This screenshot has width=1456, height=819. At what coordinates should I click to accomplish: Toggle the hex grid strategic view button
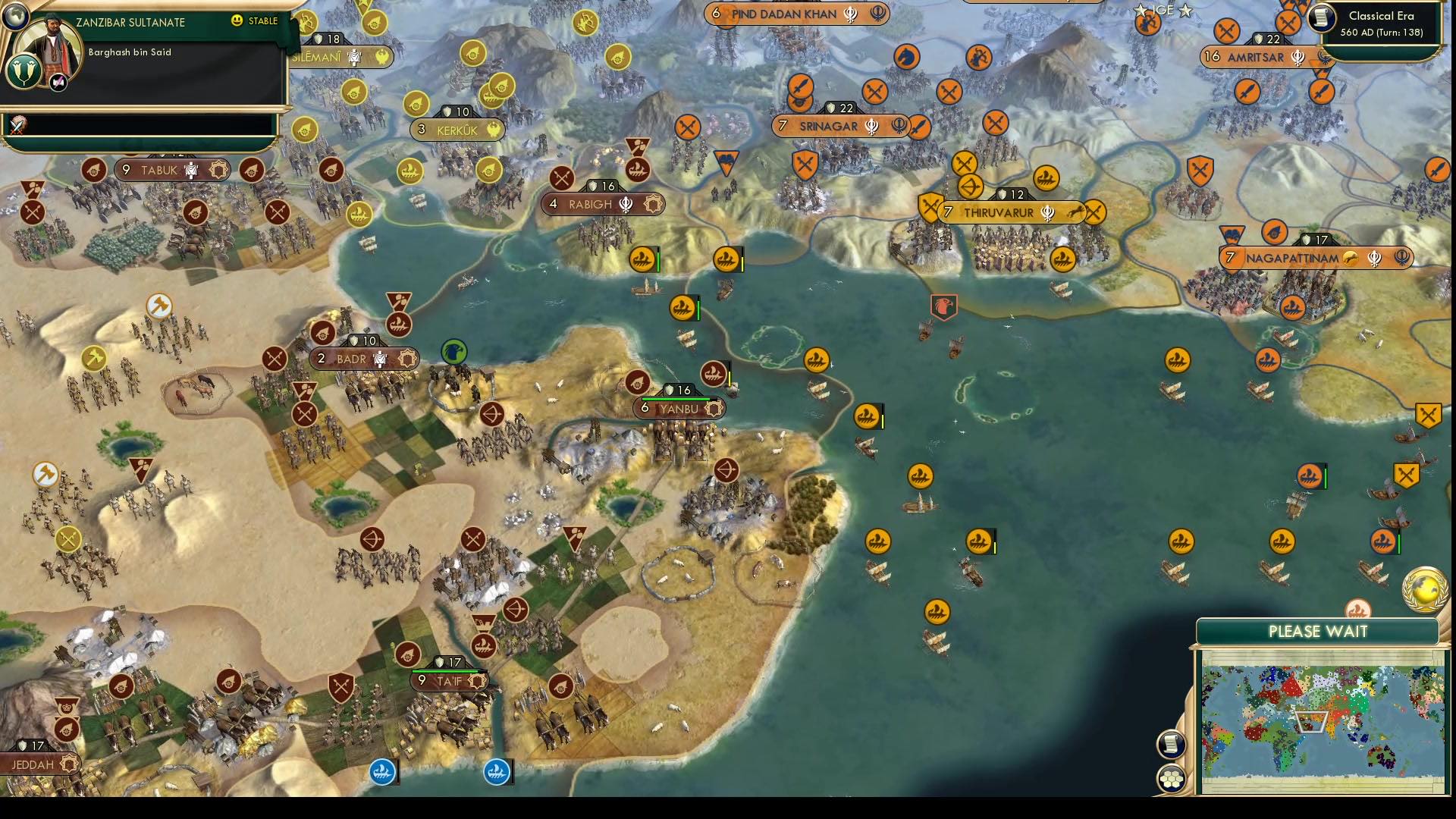coord(1172,778)
